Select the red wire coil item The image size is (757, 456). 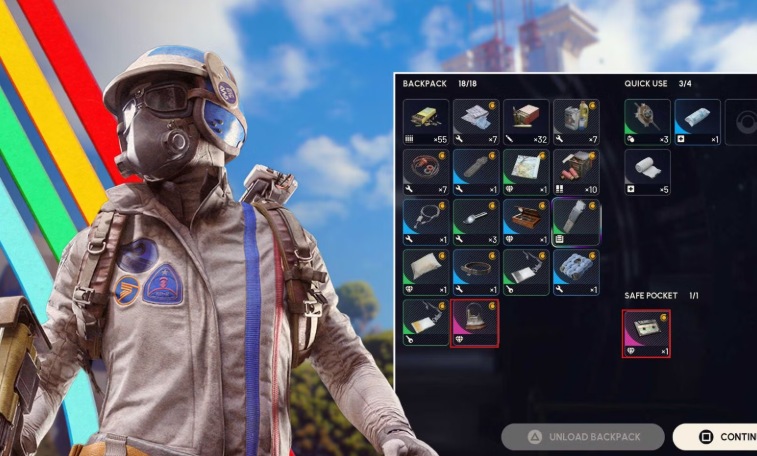pos(426,172)
